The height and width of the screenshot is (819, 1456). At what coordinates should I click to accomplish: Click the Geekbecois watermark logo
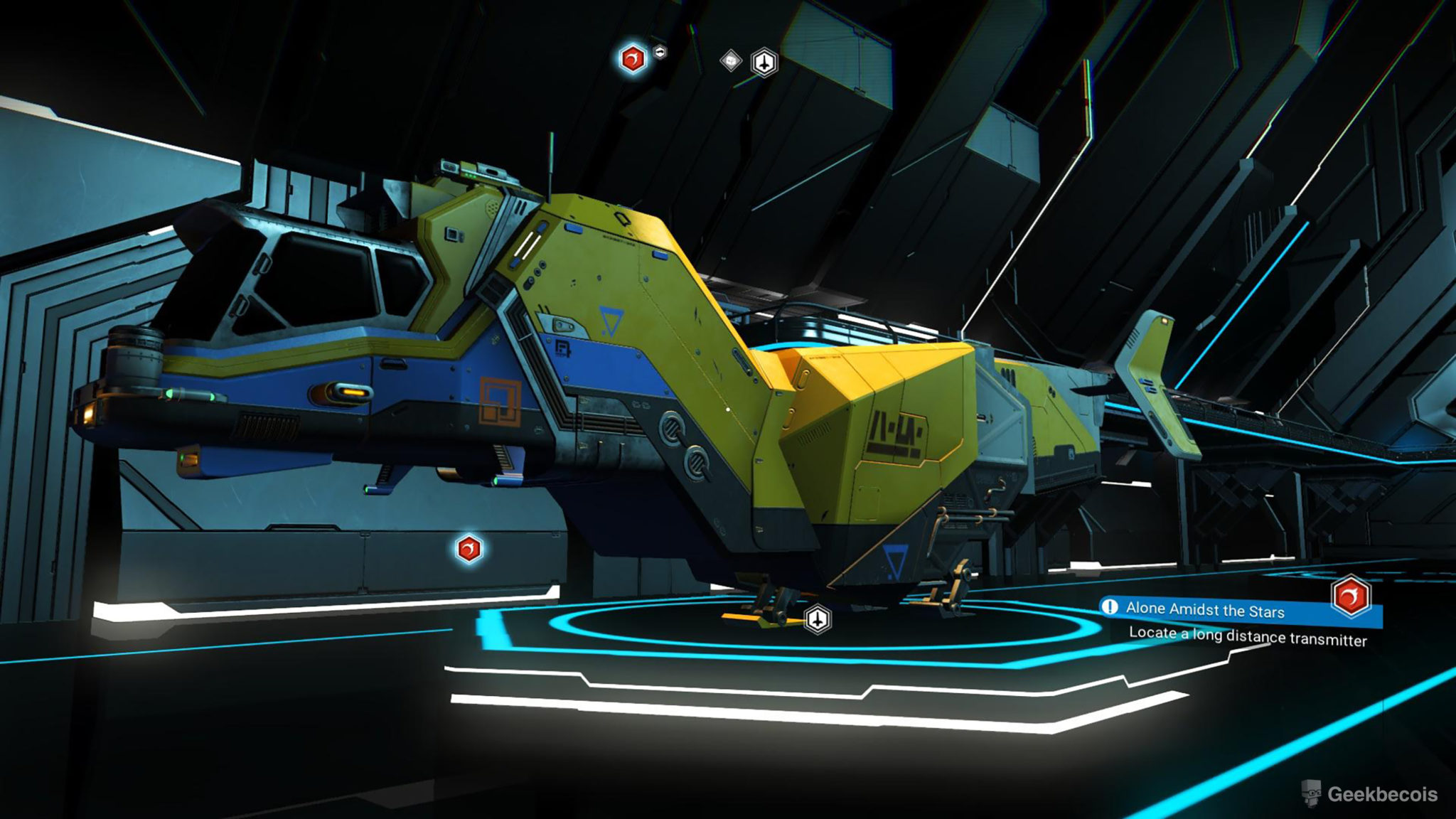pyautogui.click(x=1370, y=793)
